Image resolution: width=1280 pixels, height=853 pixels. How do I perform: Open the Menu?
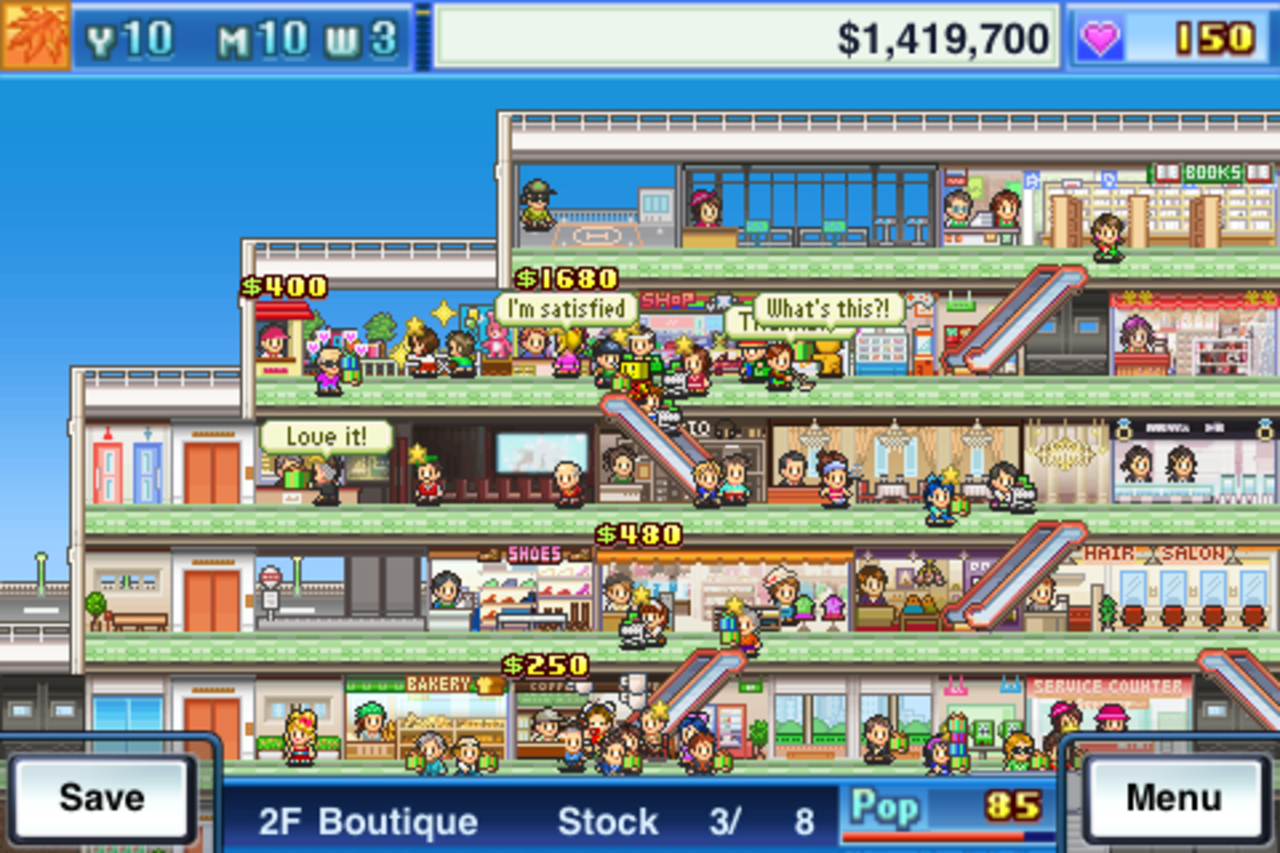1172,798
